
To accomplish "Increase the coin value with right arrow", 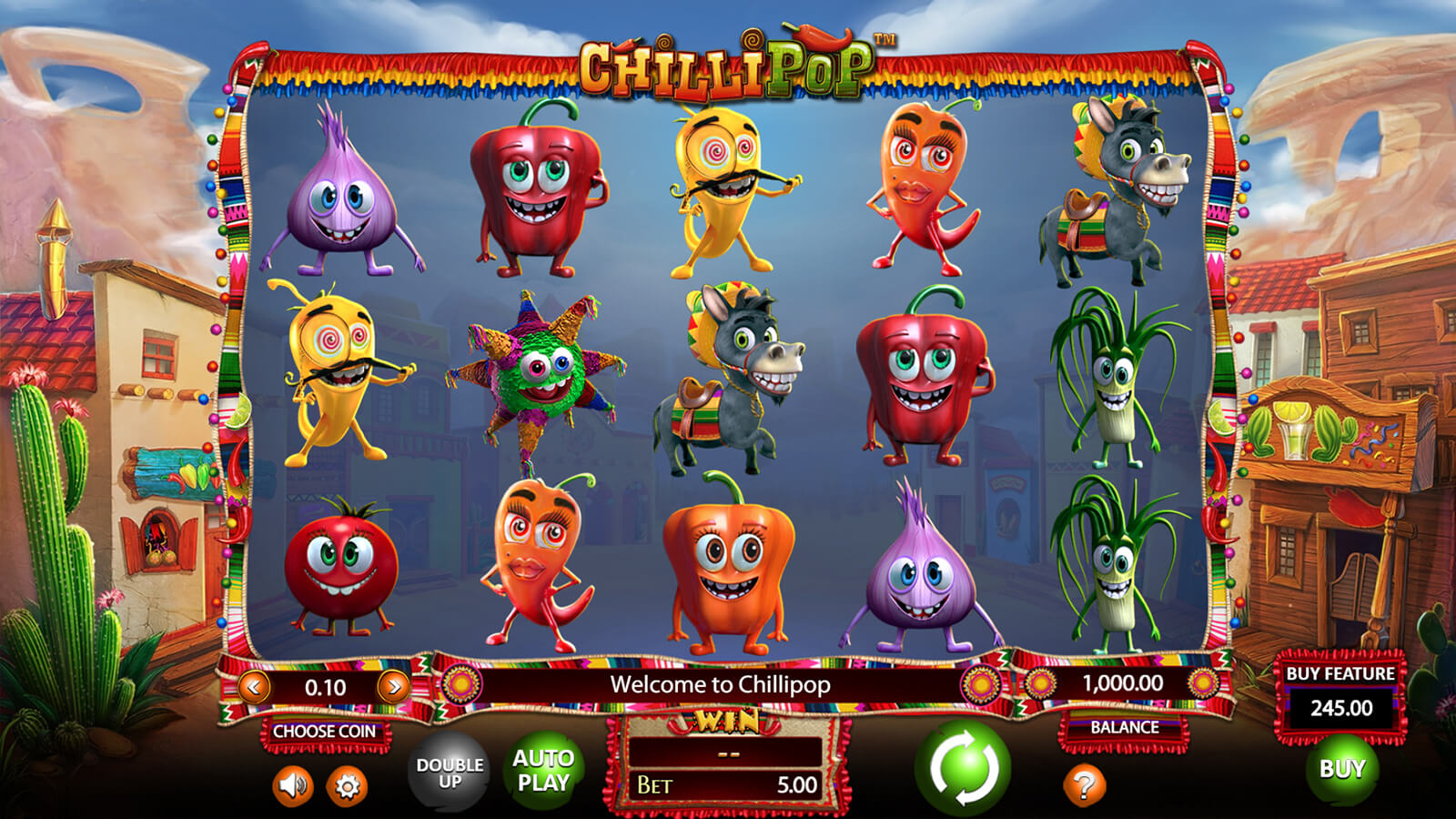I will point(393,686).
